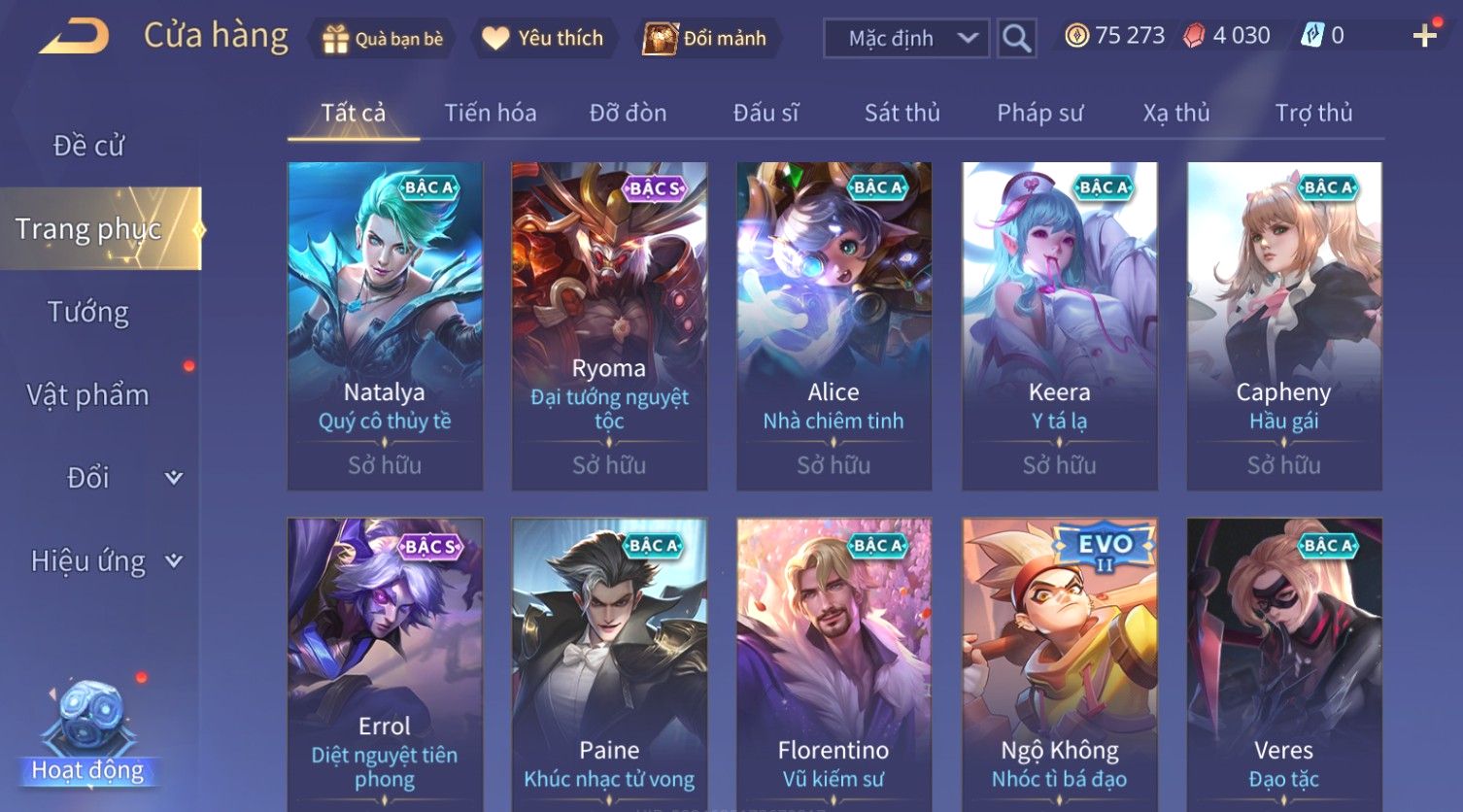Go back using the arrow button
The image size is (1463, 812).
pos(74,37)
